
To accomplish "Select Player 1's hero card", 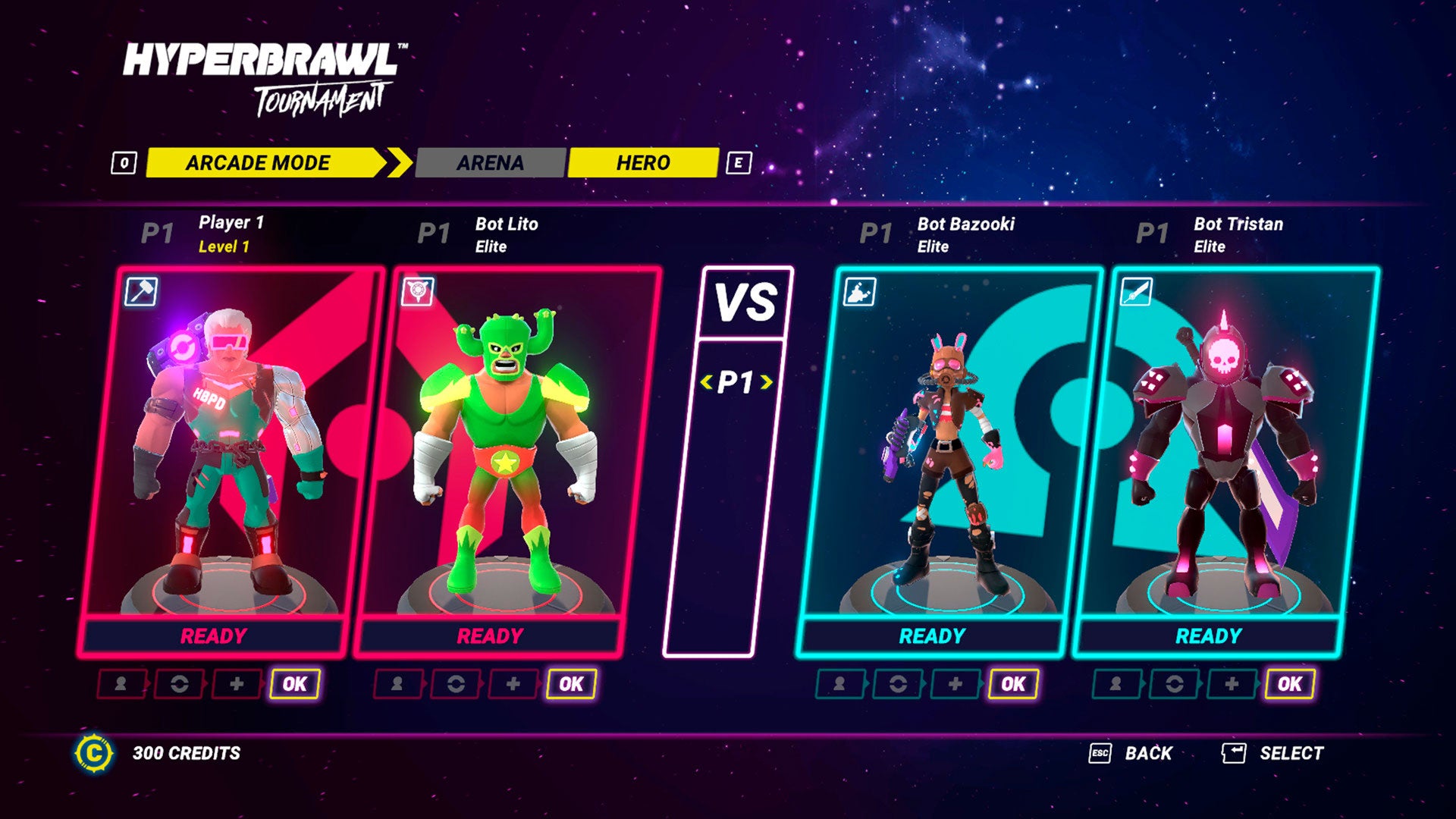I will (x=227, y=447).
